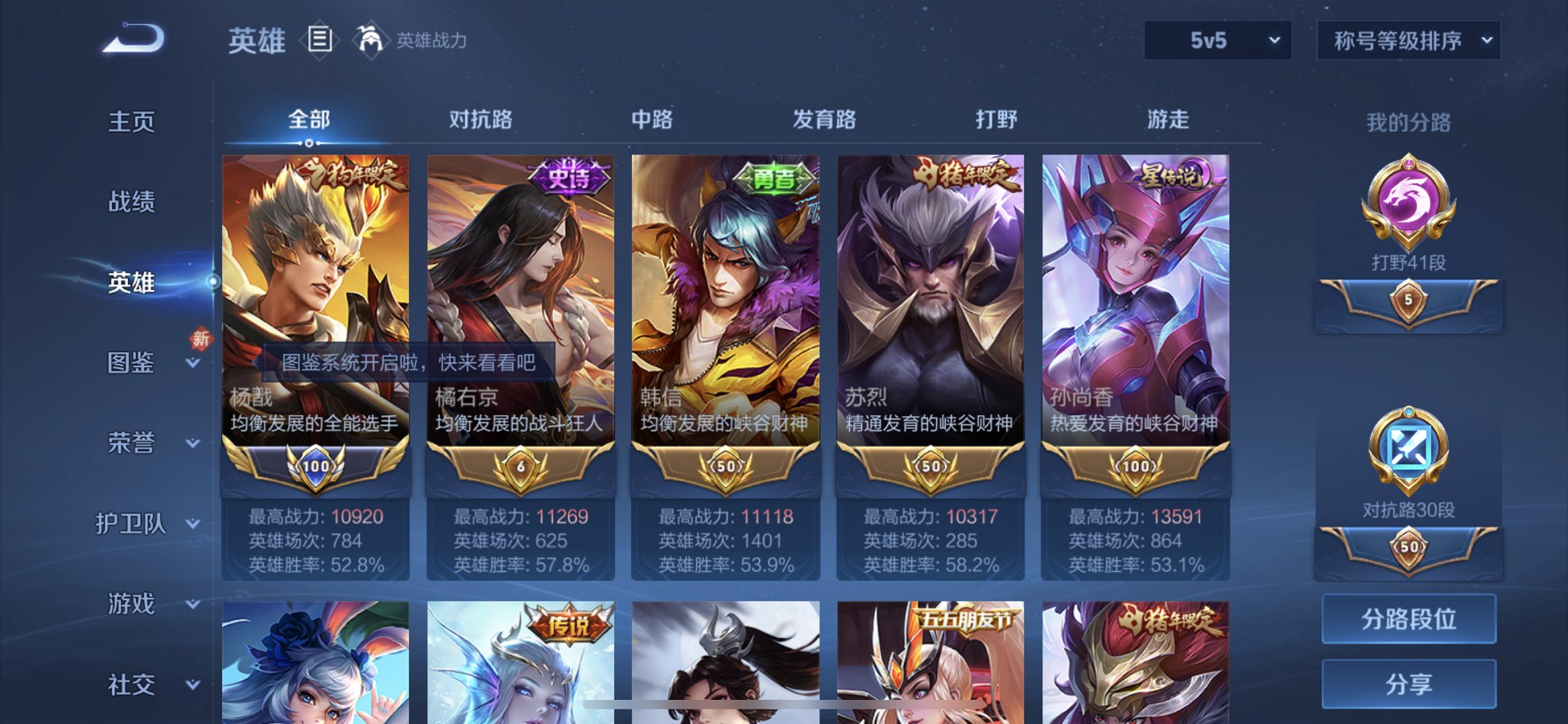The width and height of the screenshot is (1568, 724).
Task: Open the 英雄战力 helmet icon
Action: pyautogui.click(x=372, y=39)
